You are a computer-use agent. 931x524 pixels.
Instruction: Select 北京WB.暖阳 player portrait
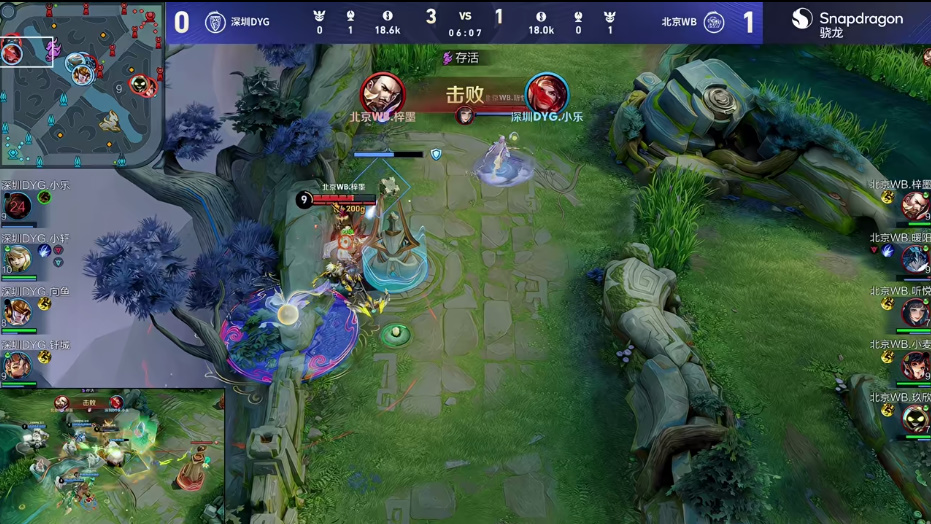[915, 259]
